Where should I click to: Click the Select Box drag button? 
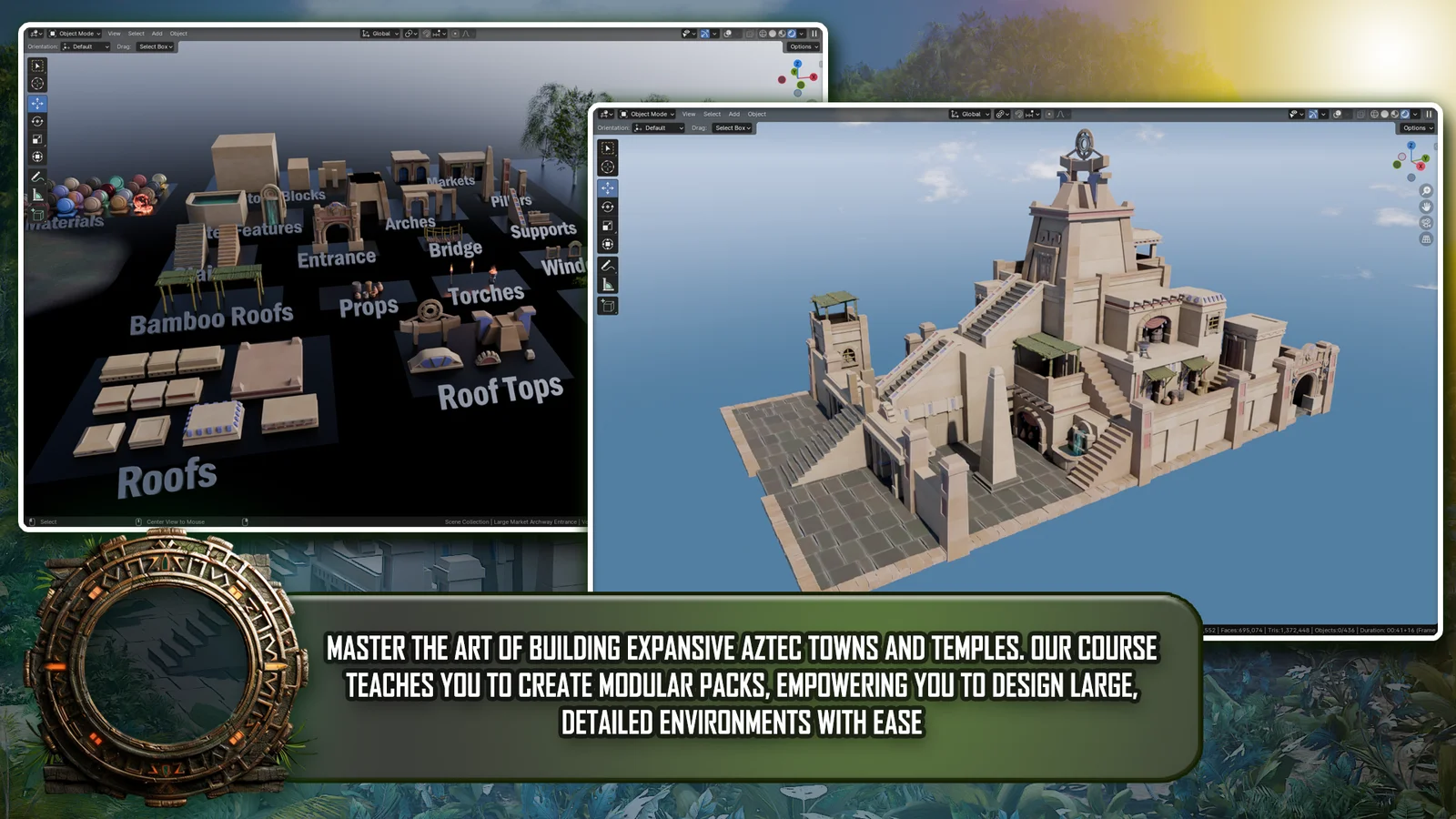click(x=733, y=127)
